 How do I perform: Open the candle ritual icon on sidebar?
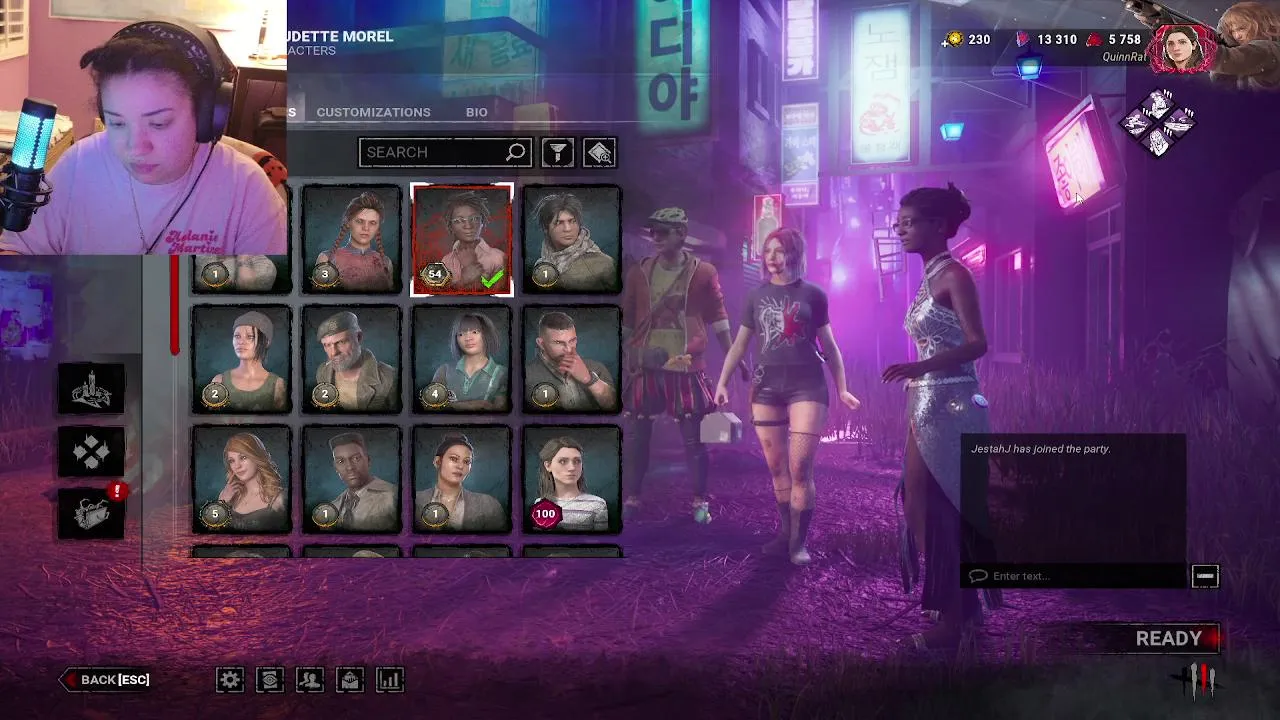point(91,390)
